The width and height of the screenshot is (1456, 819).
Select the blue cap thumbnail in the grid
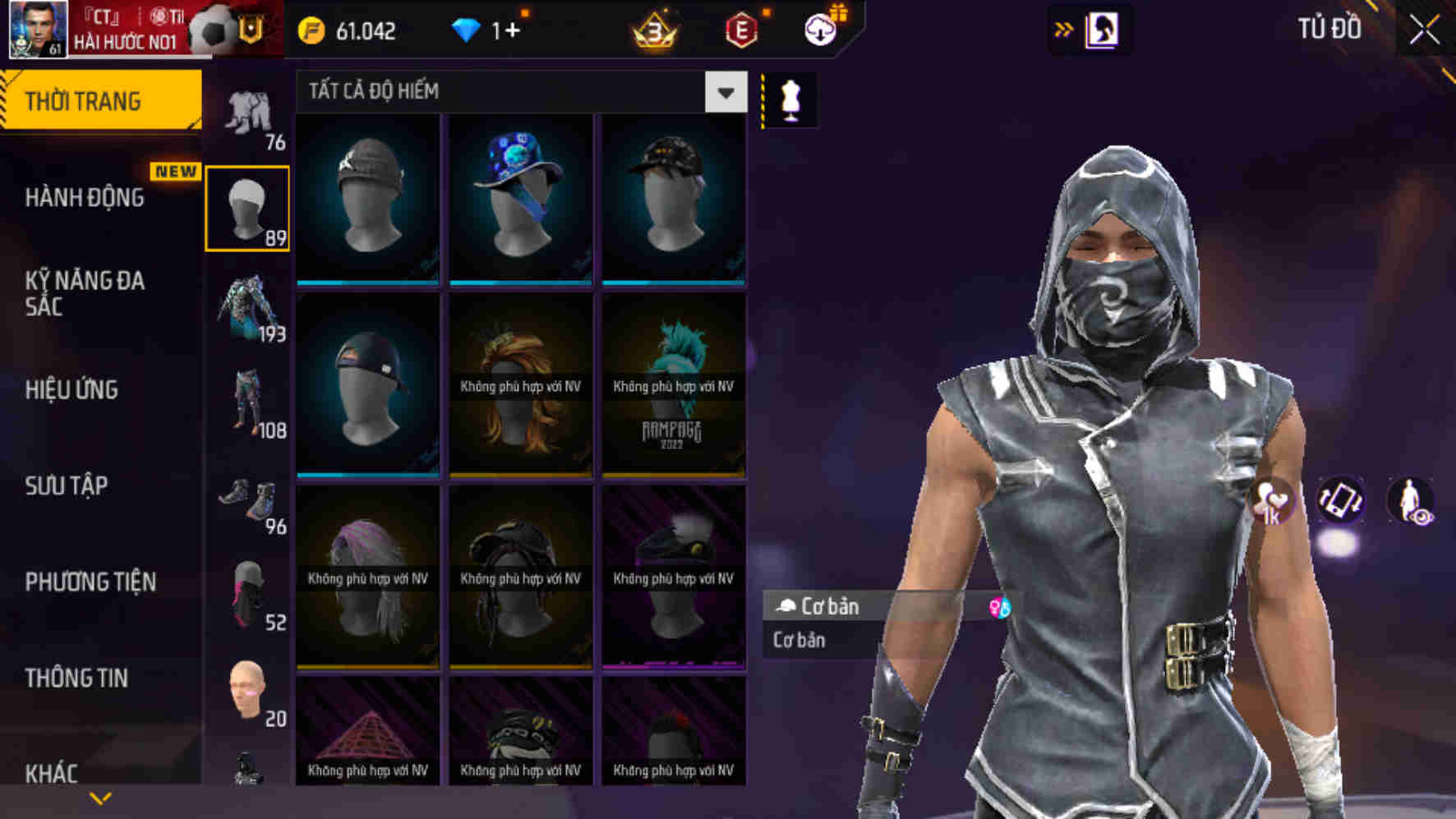pos(519,200)
